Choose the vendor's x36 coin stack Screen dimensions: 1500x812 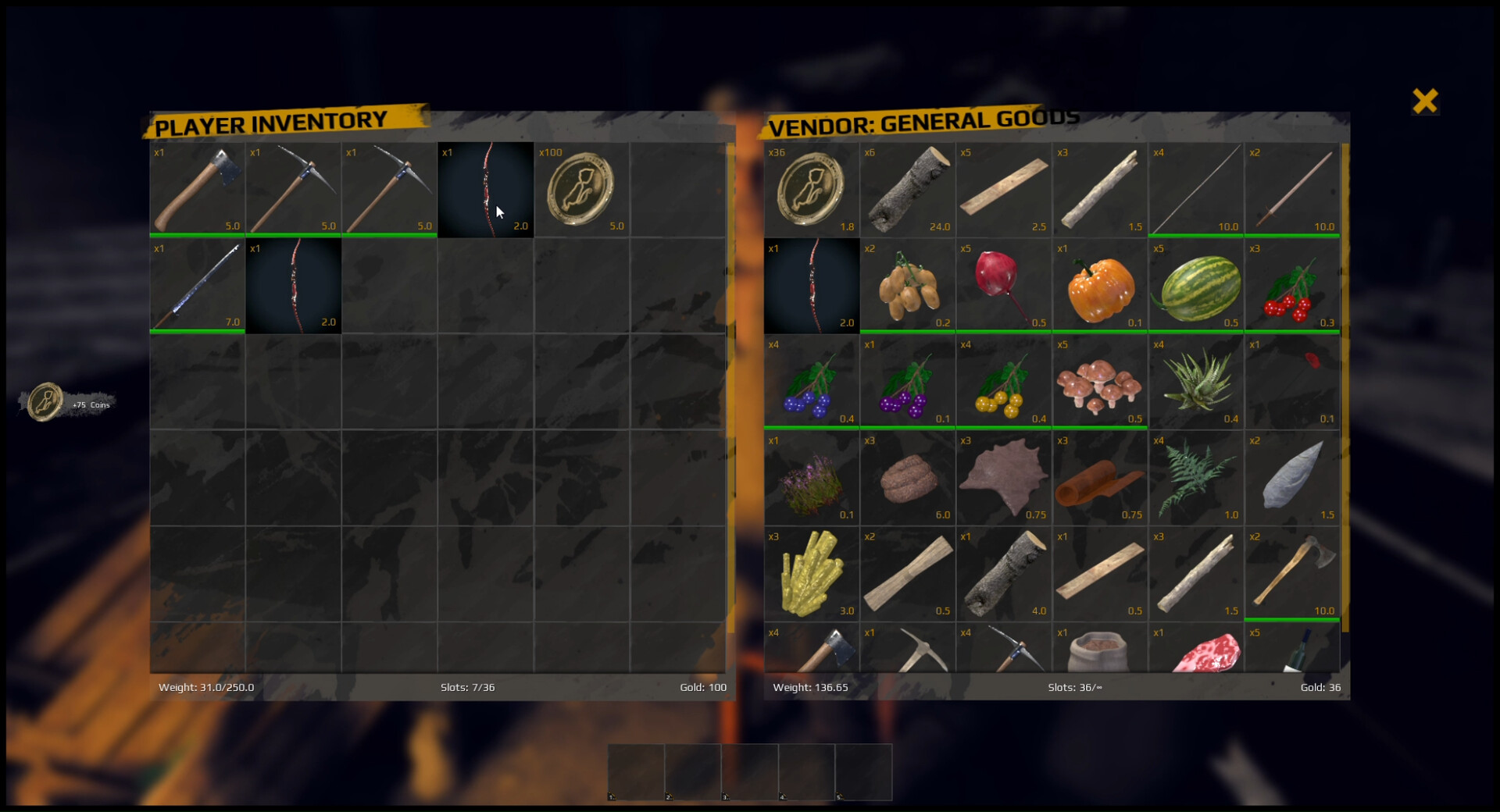click(811, 189)
